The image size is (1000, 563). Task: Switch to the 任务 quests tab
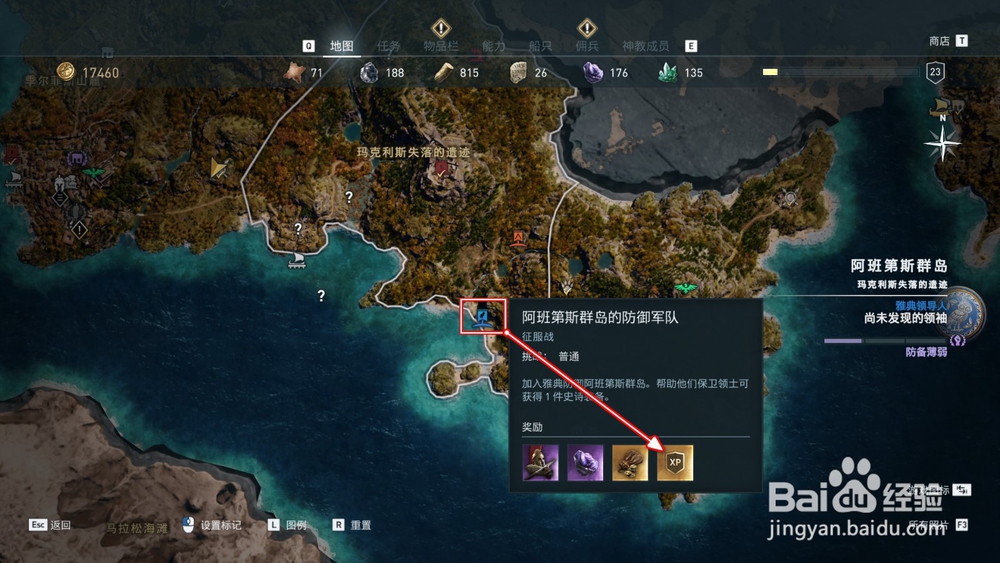coord(389,46)
